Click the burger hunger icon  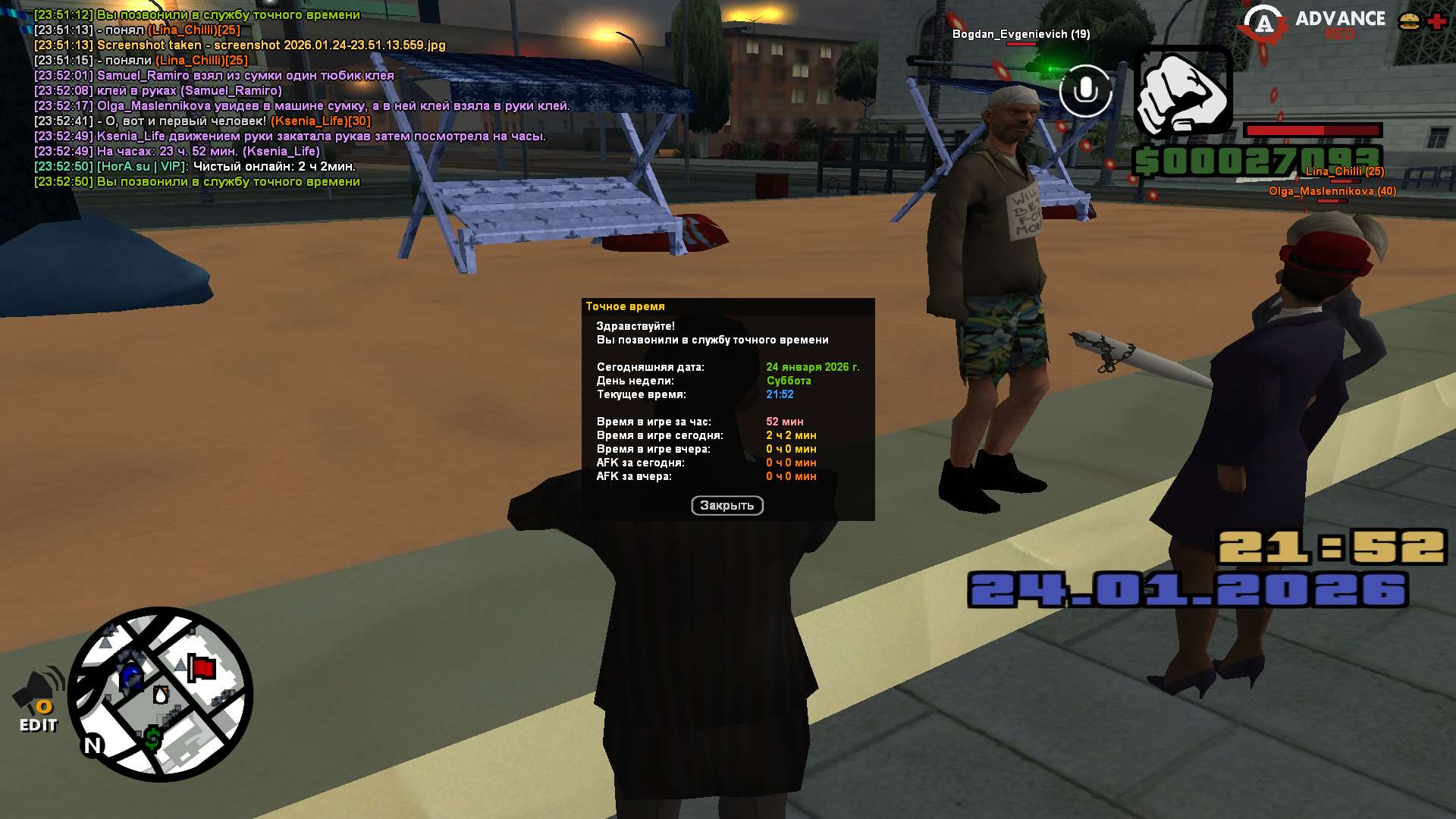point(1409,21)
